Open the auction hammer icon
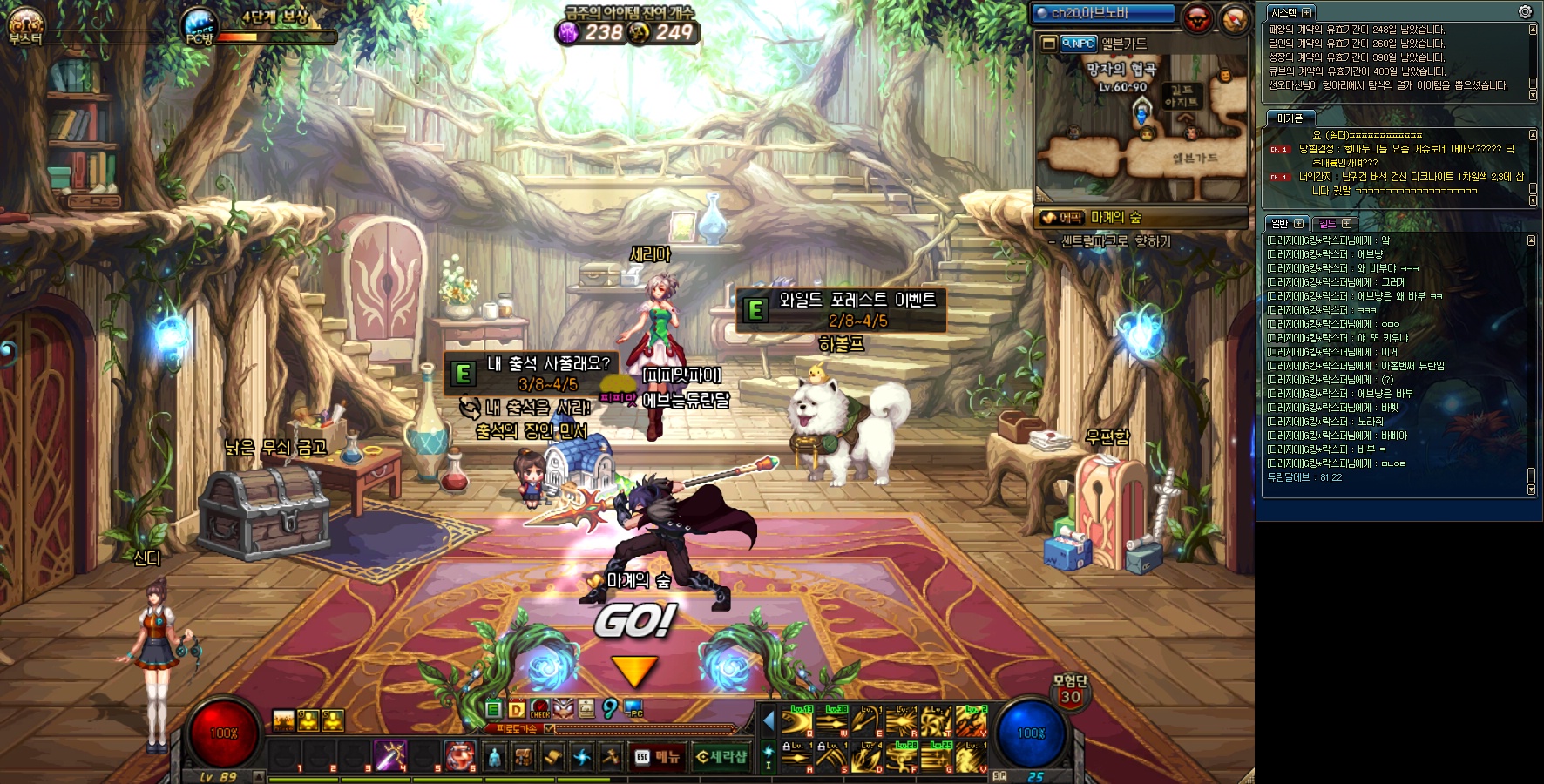 pos(610,757)
